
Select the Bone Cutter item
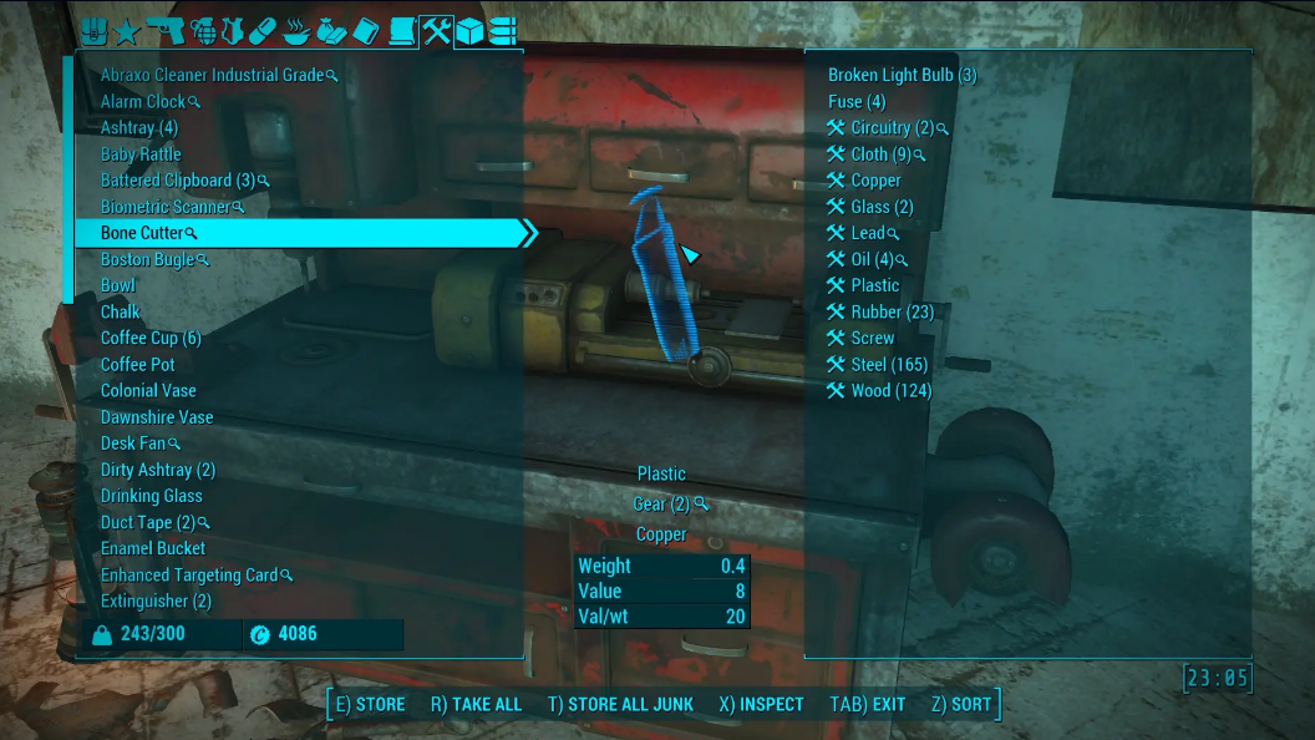[x=142, y=233]
